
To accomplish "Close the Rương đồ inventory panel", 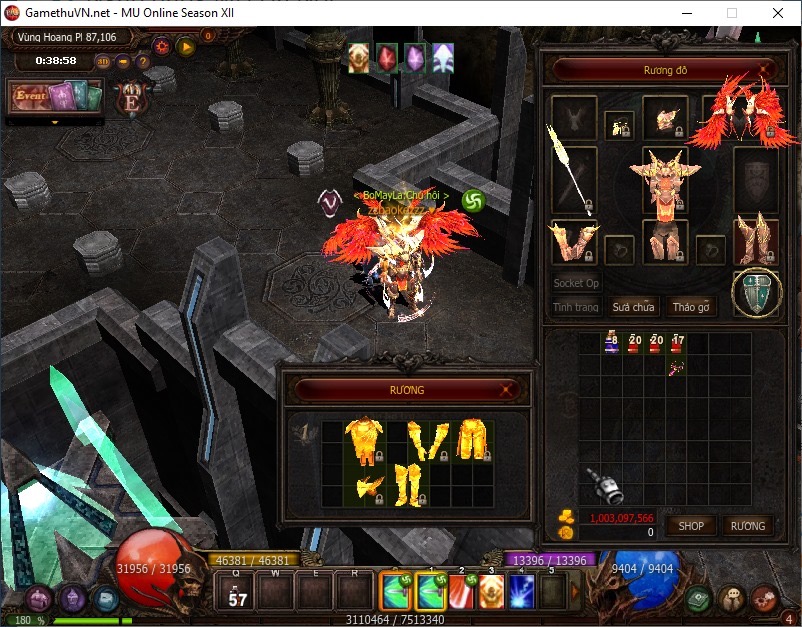I will click(x=764, y=70).
